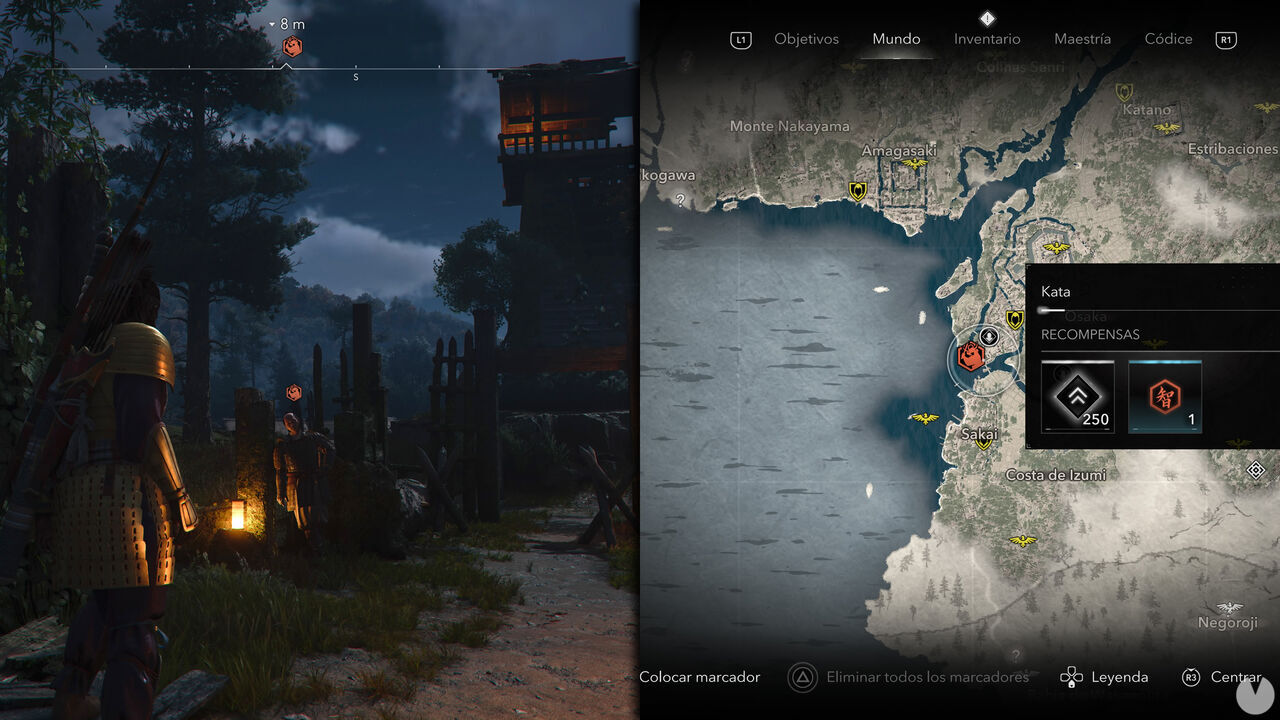Switch to the Inventario tab

(987, 38)
